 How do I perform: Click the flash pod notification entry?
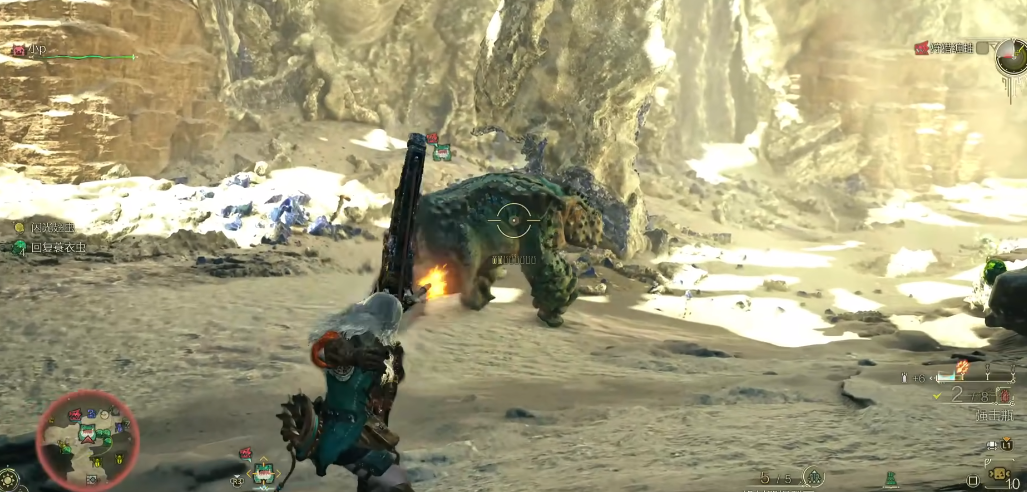tap(47, 228)
